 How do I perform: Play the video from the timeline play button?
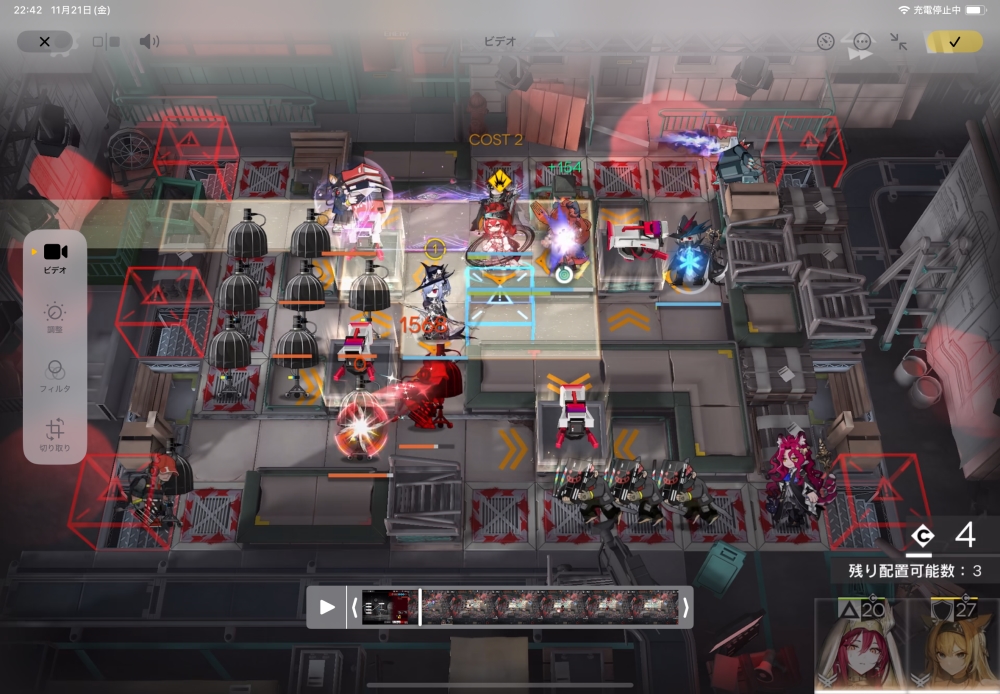[x=327, y=606]
